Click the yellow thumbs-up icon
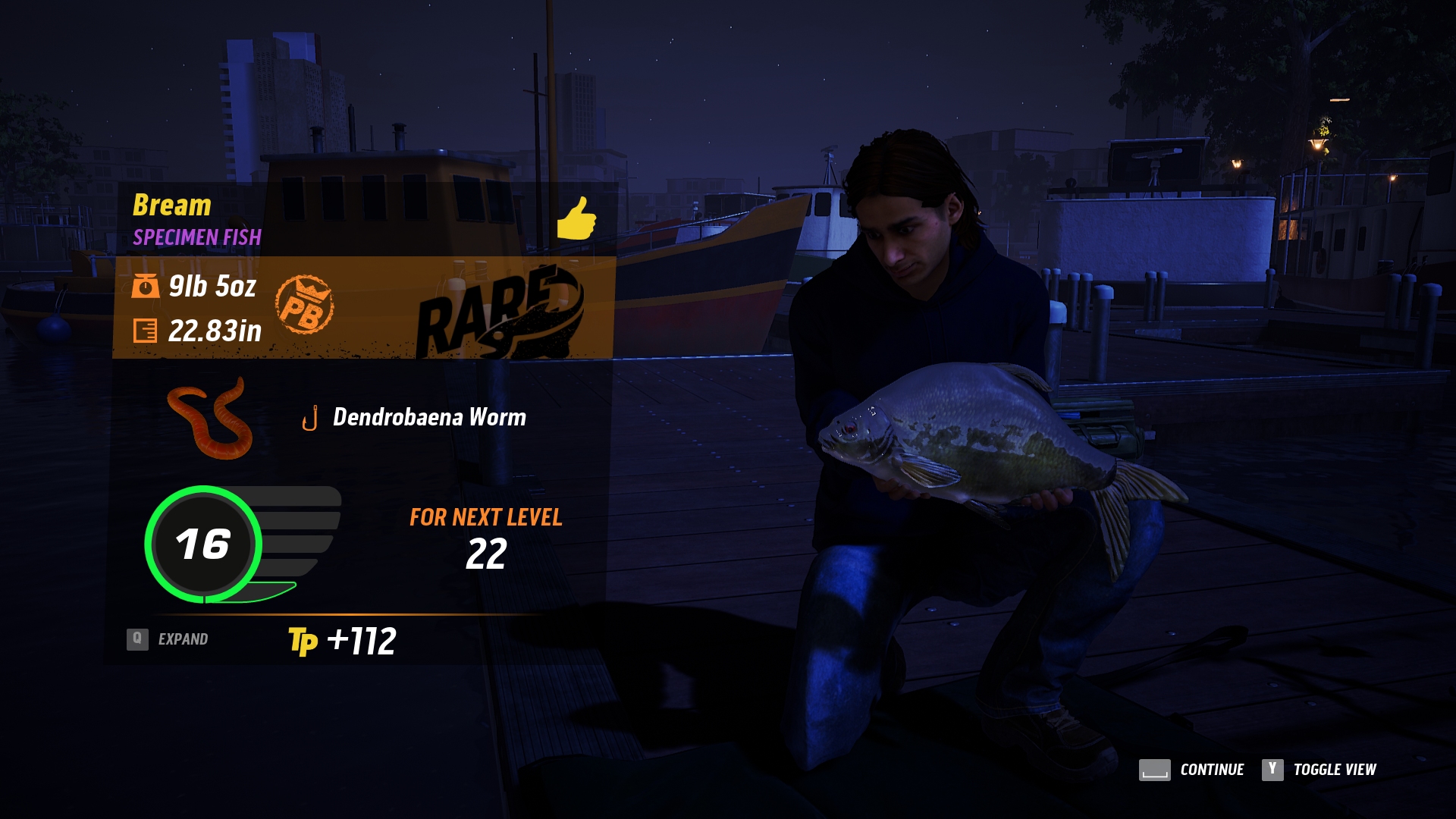The width and height of the screenshot is (1456, 819). click(x=576, y=218)
